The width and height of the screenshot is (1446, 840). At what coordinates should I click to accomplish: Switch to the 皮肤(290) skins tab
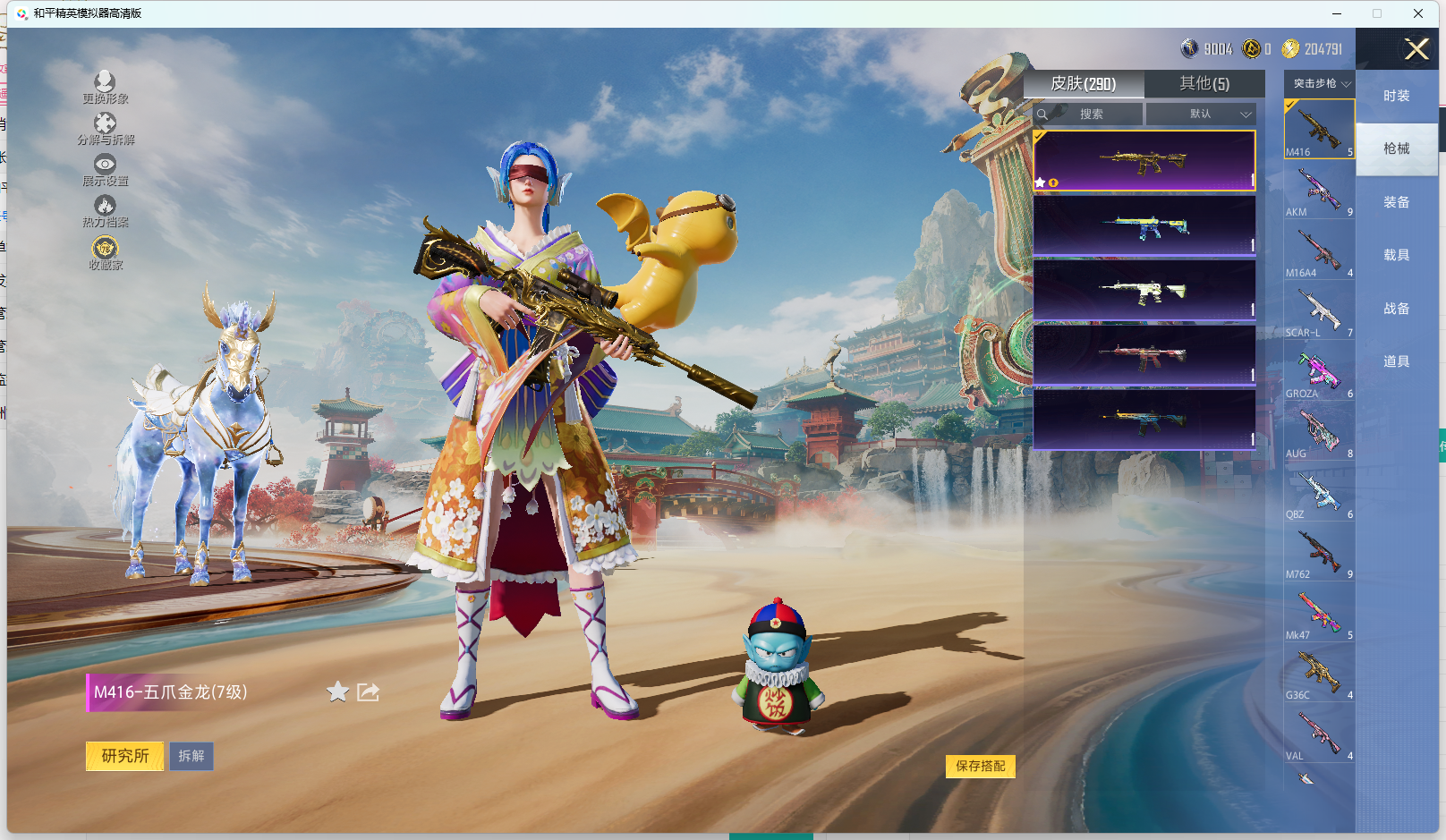tap(1083, 83)
